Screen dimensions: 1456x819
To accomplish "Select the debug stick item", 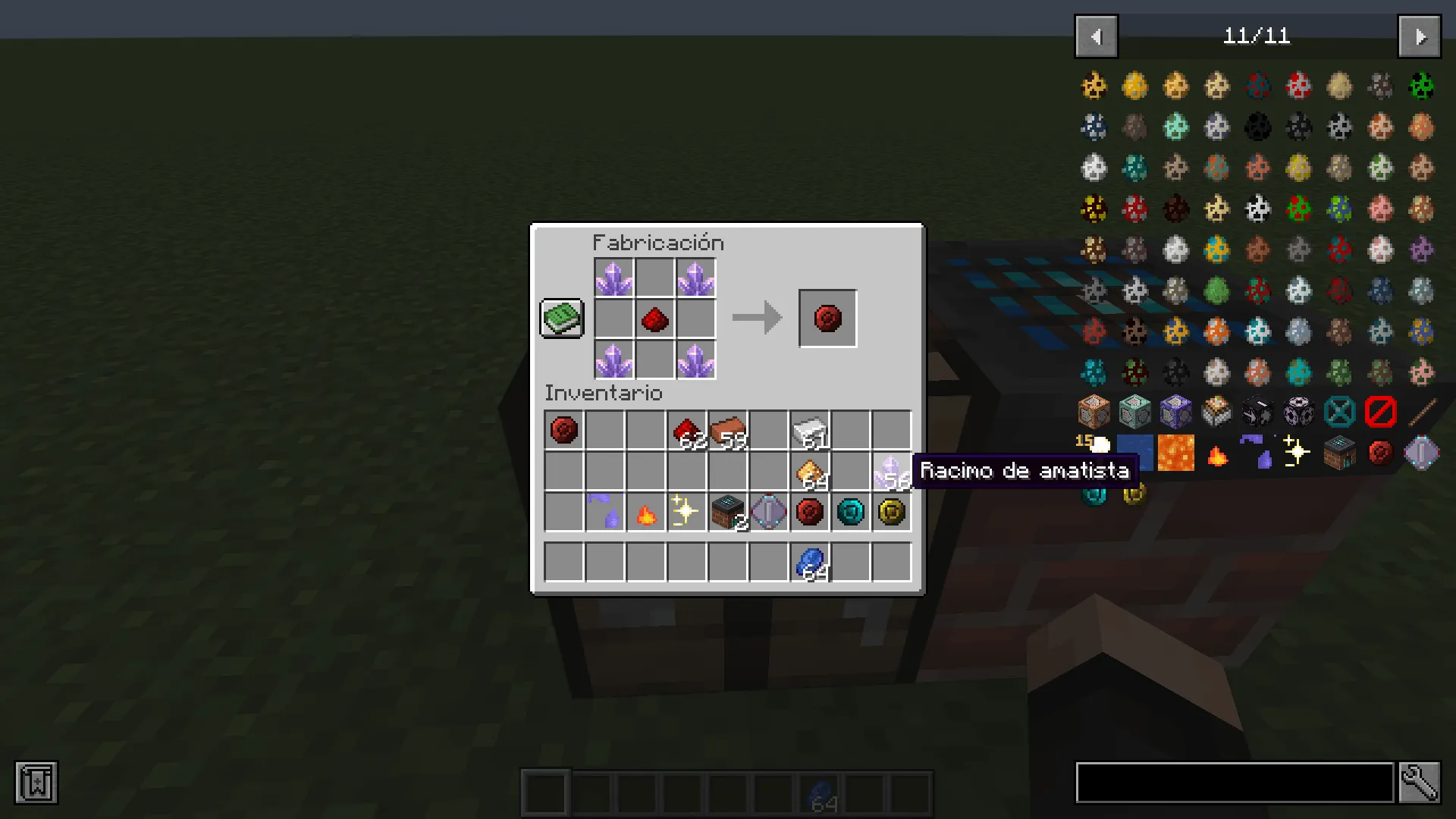I will click(1423, 412).
